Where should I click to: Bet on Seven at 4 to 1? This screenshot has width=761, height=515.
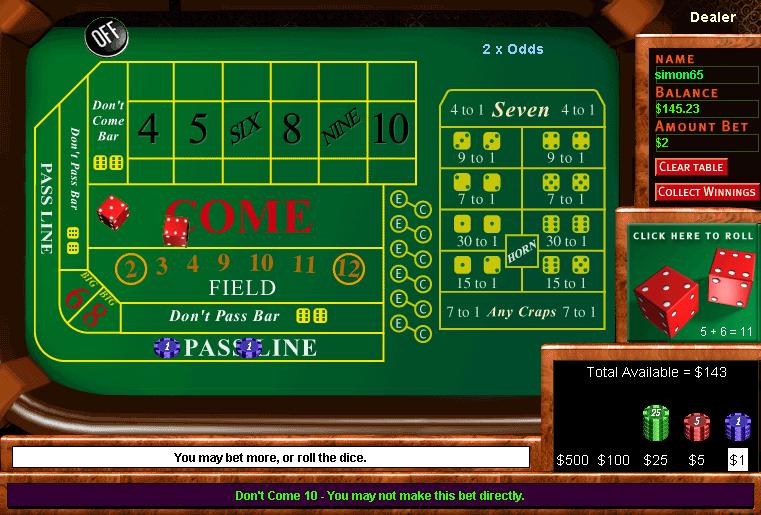tap(521, 110)
